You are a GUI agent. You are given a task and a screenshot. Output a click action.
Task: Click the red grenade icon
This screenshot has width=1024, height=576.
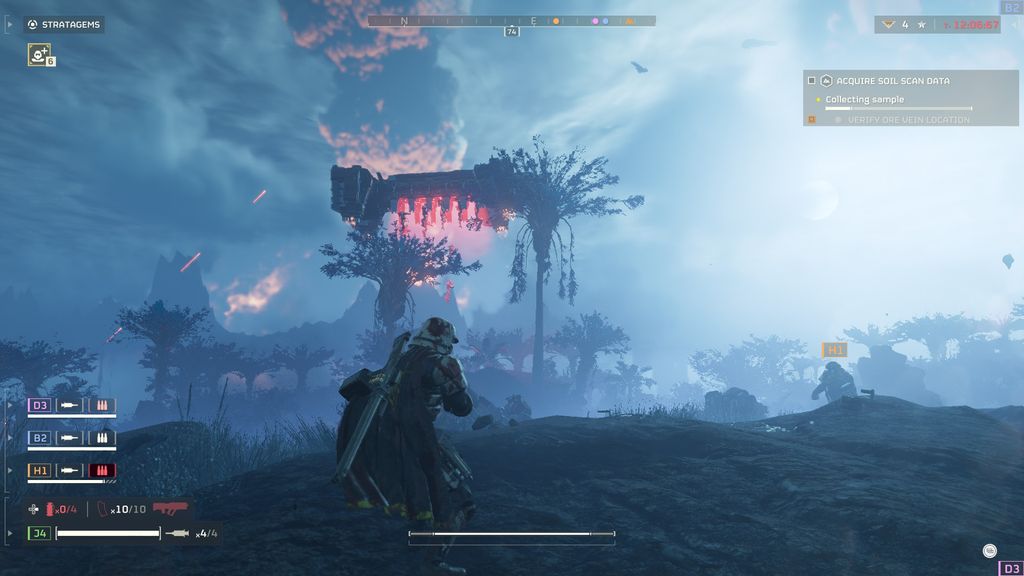(x=51, y=509)
